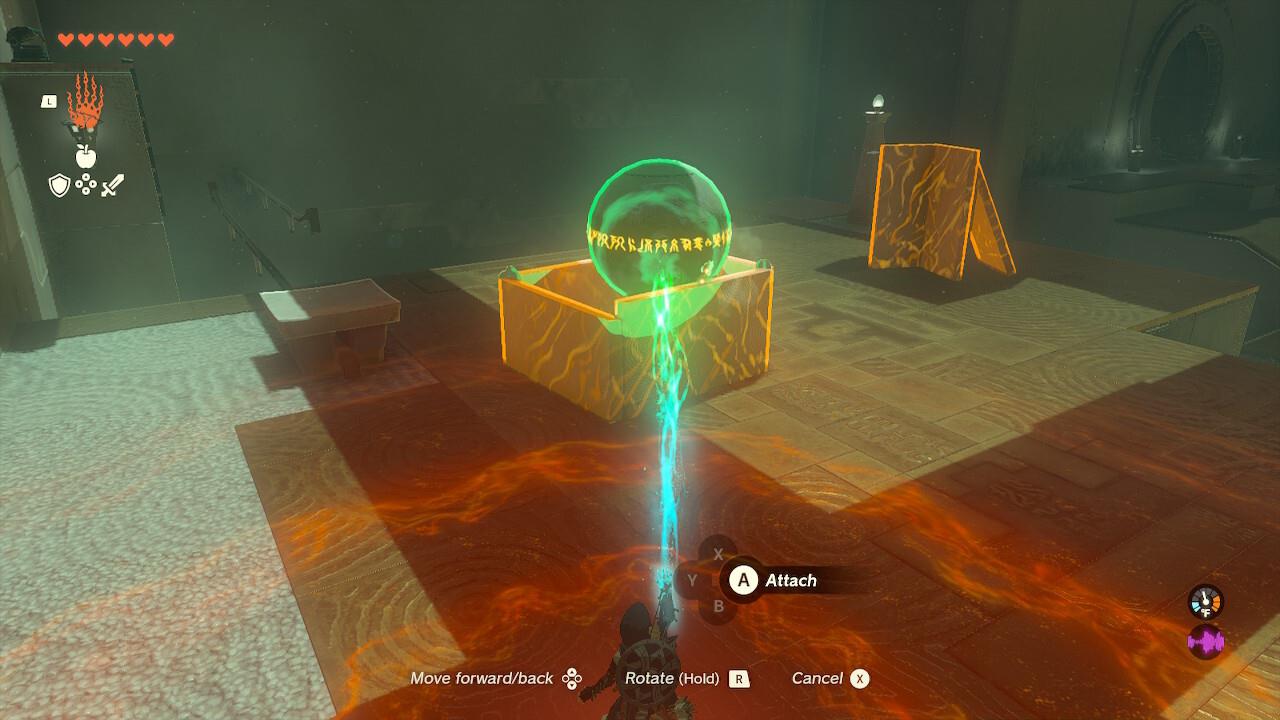Image resolution: width=1280 pixels, height=720 pixels.
Task: Click the L button indicator
Action: tap(49, 102)
